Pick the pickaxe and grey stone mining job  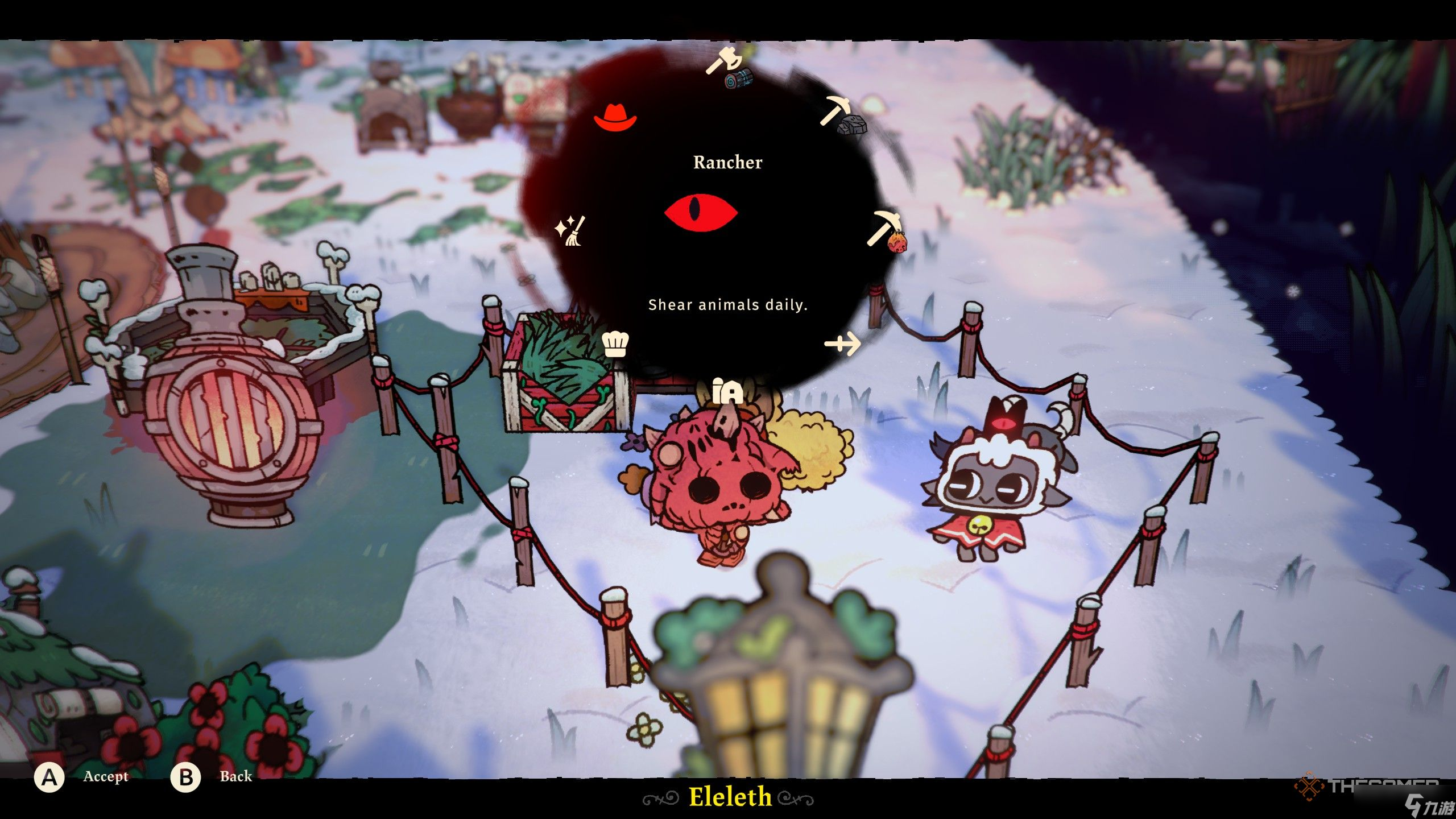(843, 116)
